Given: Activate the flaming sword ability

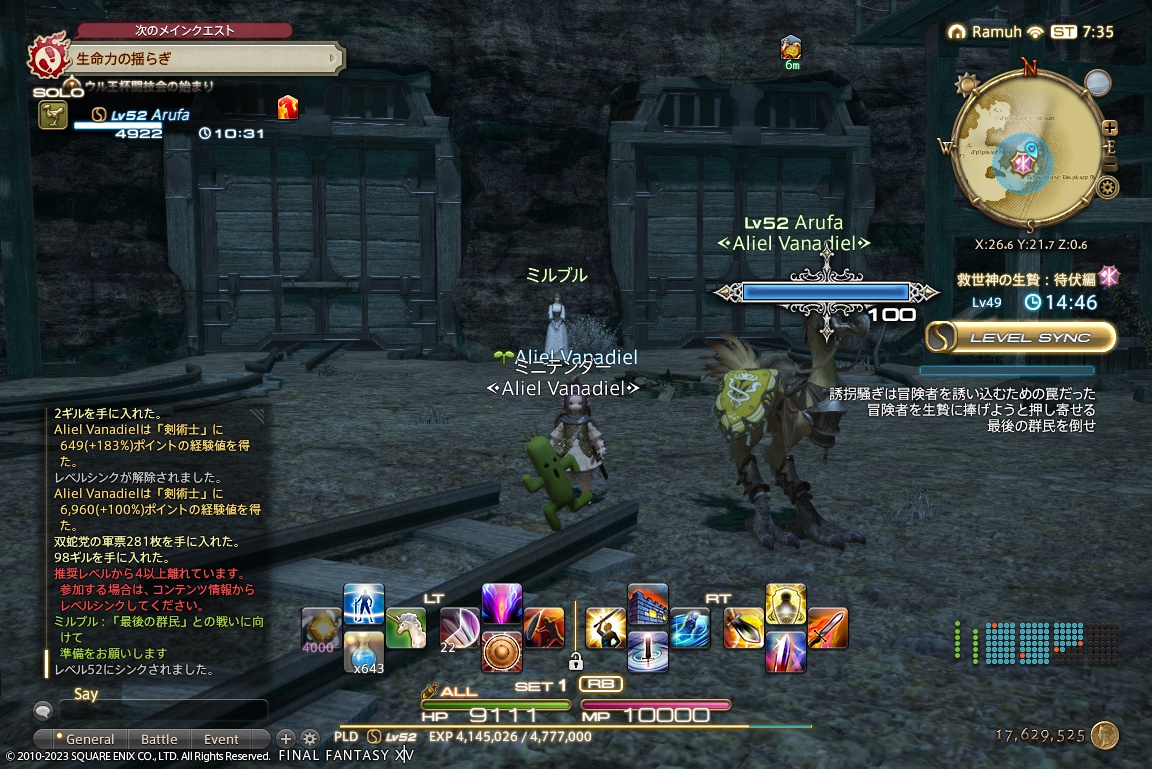Looking at the screenshot, I should (x=827, y=628).
